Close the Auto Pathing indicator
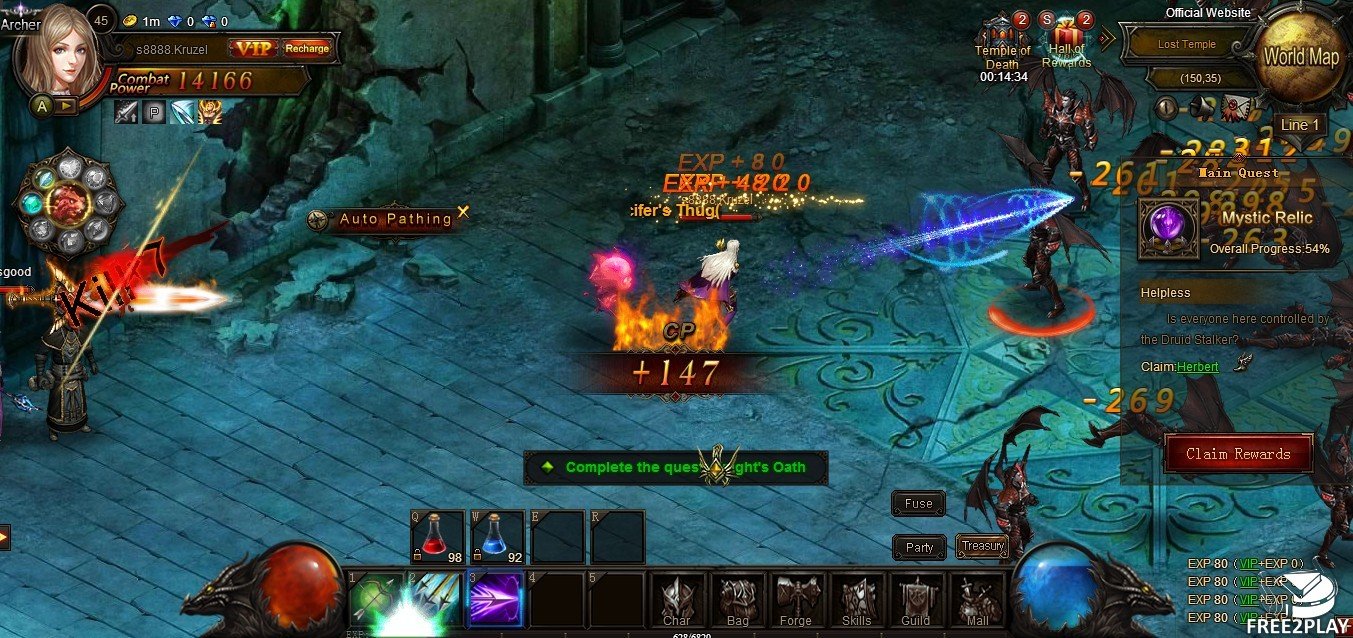The height and width of the screenshot is (638, 1353). point(463,212)
